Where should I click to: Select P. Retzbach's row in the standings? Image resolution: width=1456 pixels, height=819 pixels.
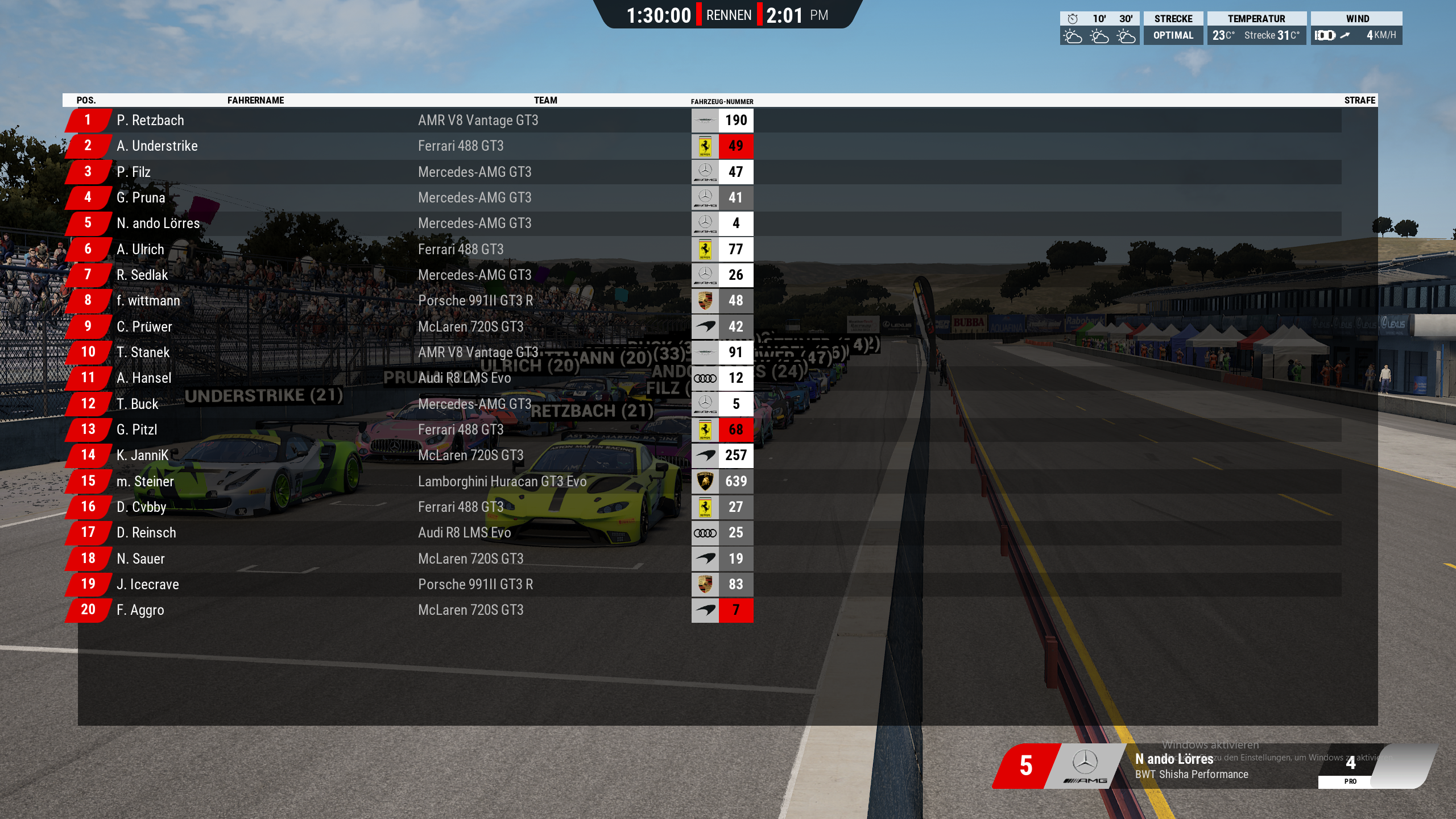coord(150,121)
